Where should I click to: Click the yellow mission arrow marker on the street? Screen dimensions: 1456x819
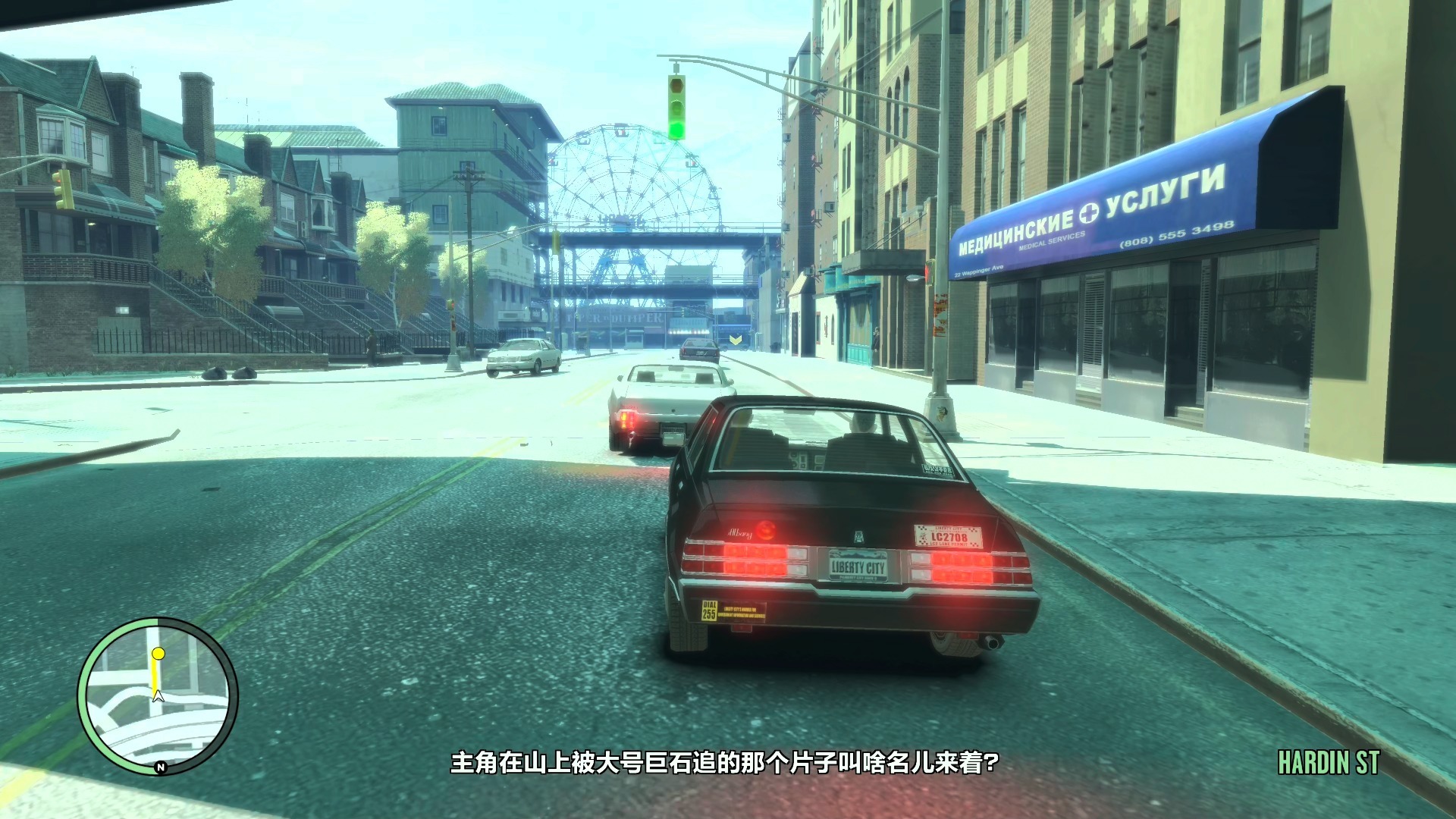coord(734,341)
